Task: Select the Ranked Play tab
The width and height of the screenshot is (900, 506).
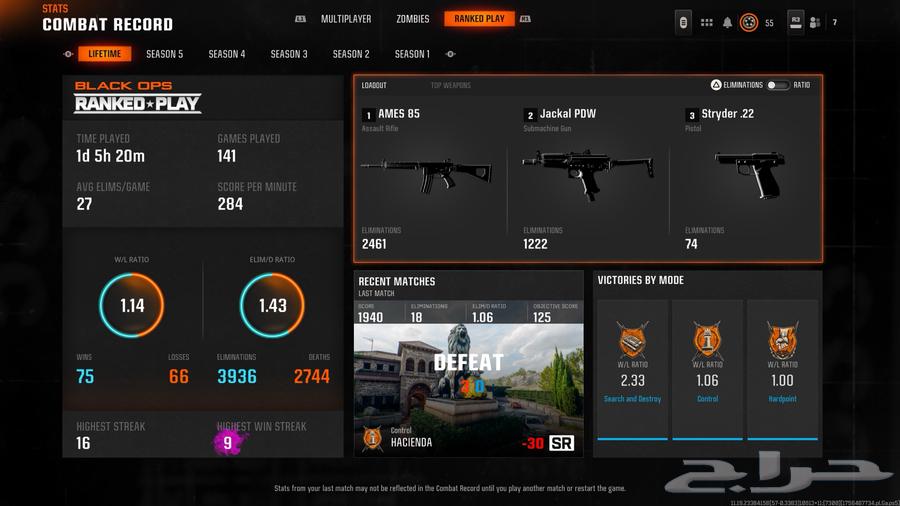Action: [479, 19]
